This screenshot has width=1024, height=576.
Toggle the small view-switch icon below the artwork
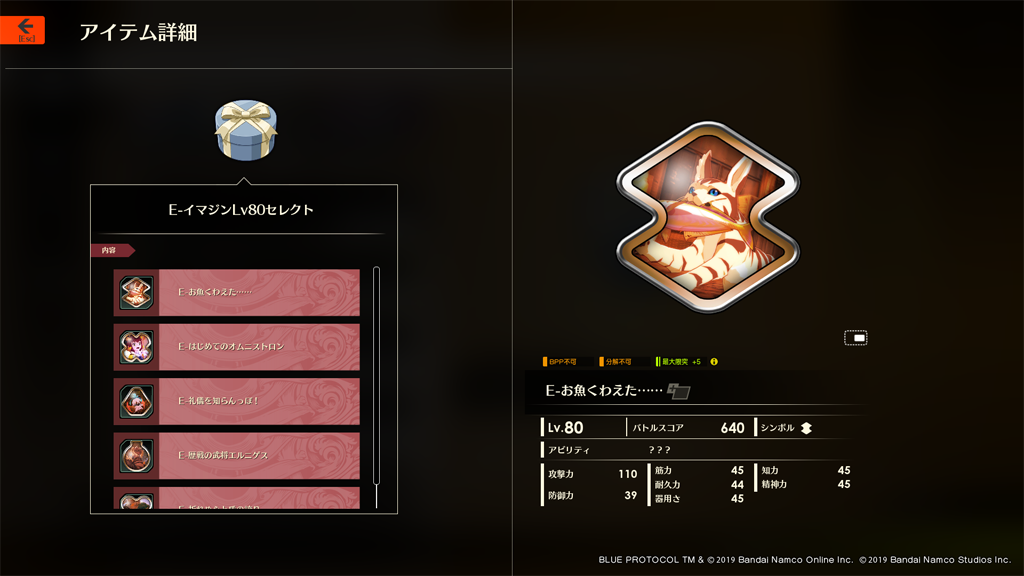tap(856, 338)
